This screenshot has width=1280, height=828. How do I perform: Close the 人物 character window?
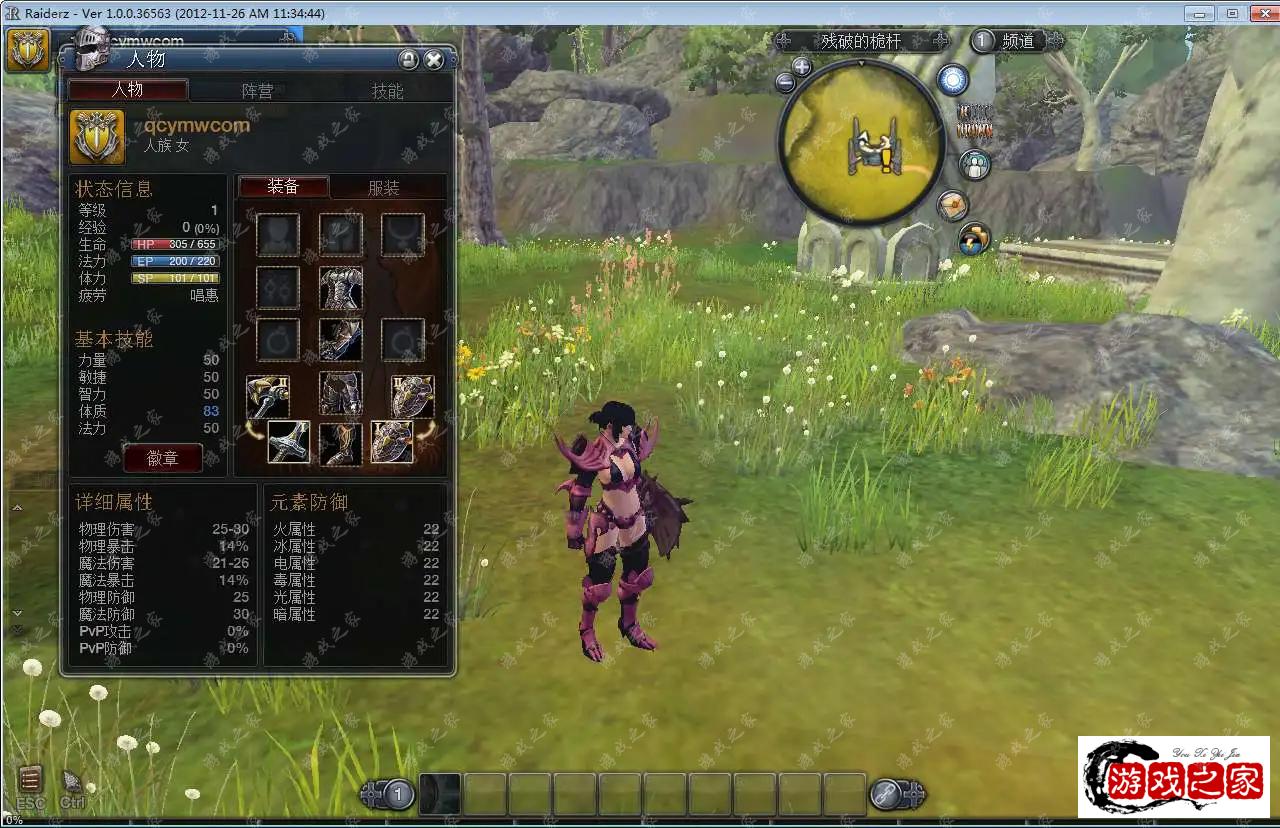pyautogui.click(x=433, y=60)
